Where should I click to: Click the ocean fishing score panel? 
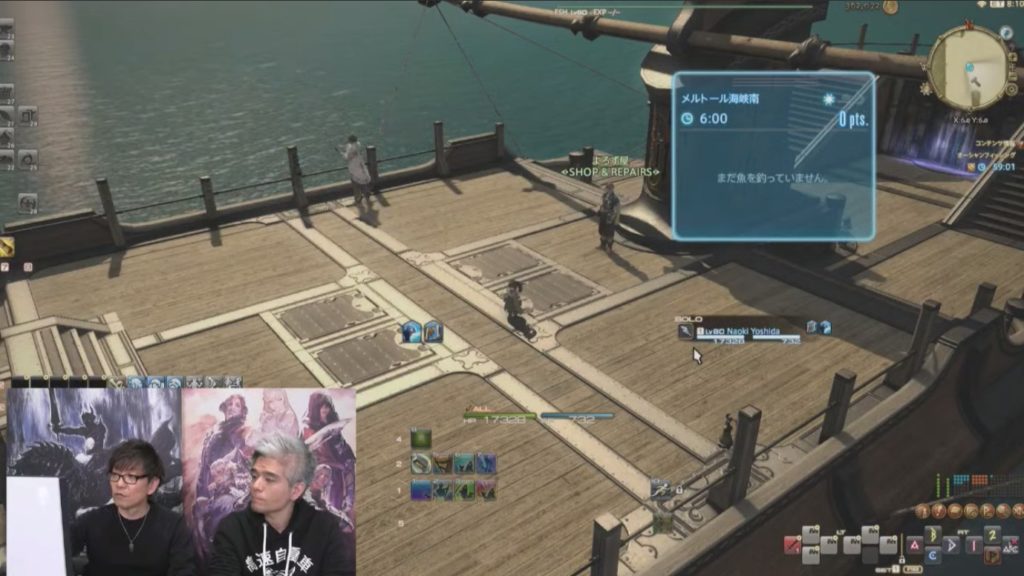(773, 155)
